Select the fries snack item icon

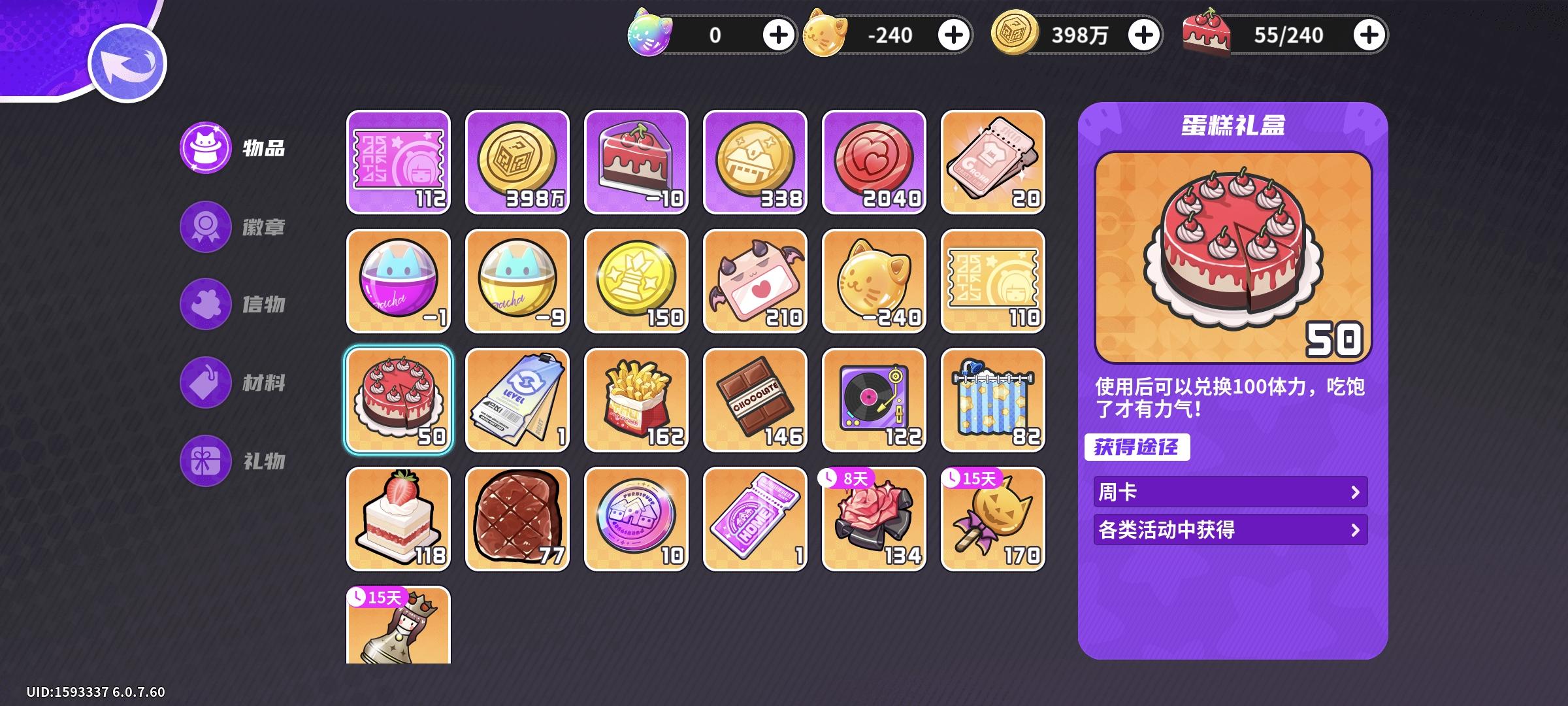636,399
